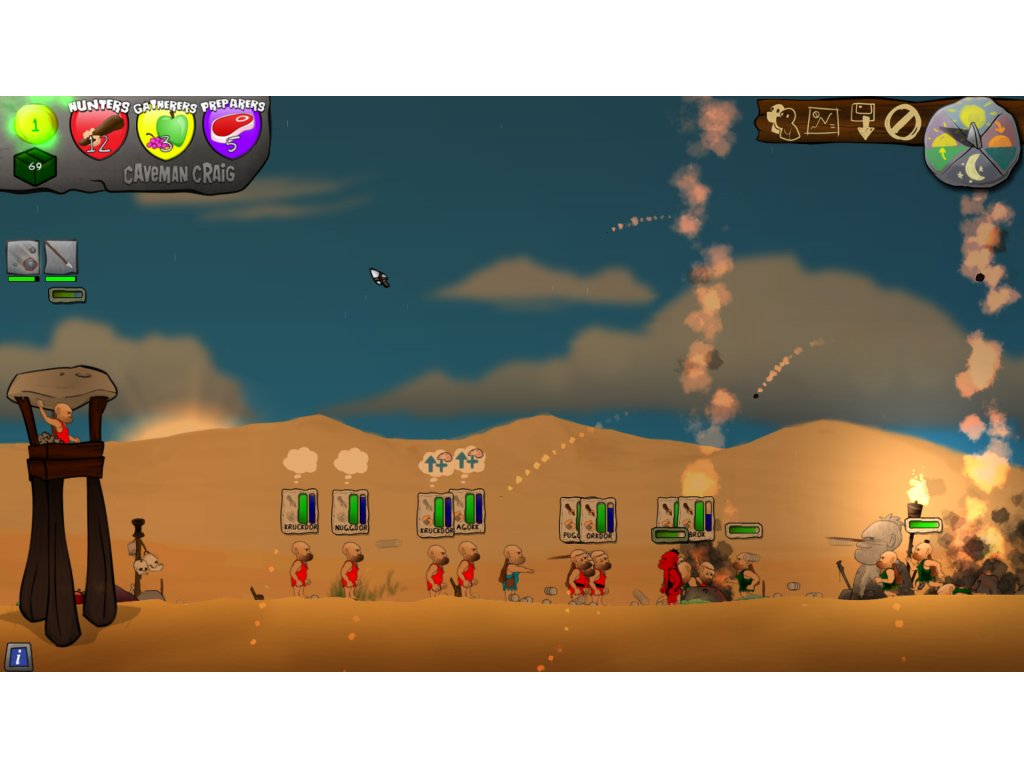Select the Hunters club badge
The image size is (1024, 768).
(99, 131)
